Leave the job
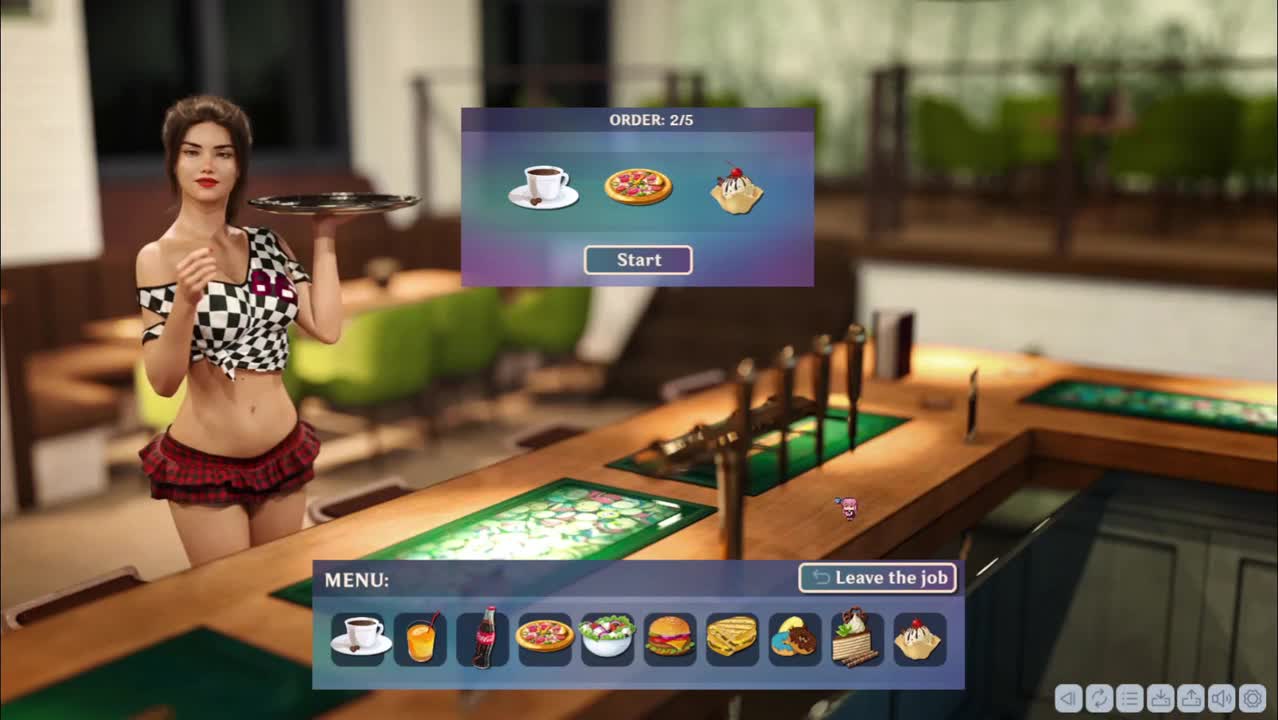This screenshot has width=1278, height=720. click(877, 577)
